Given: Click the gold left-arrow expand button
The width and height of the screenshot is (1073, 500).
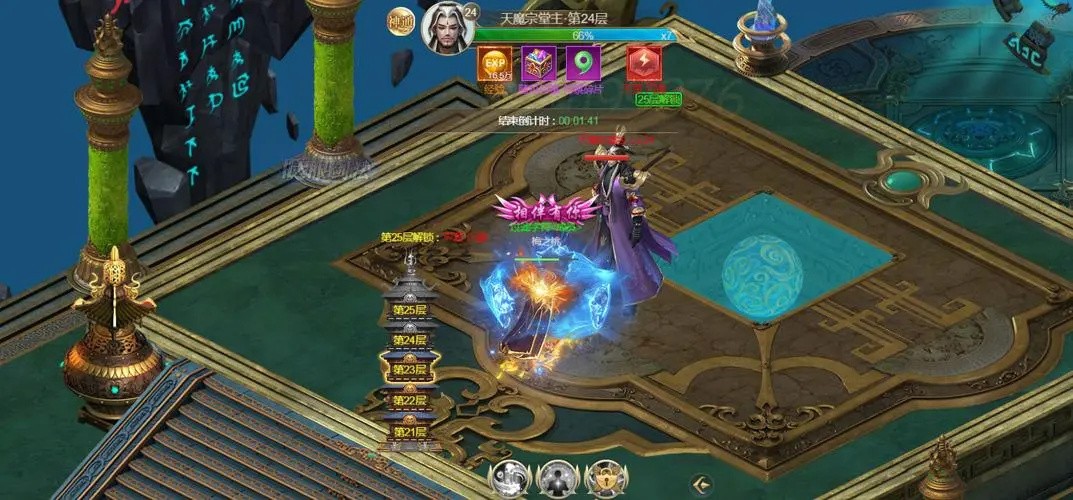Looking at the screenshot, I should pos(703,484).
